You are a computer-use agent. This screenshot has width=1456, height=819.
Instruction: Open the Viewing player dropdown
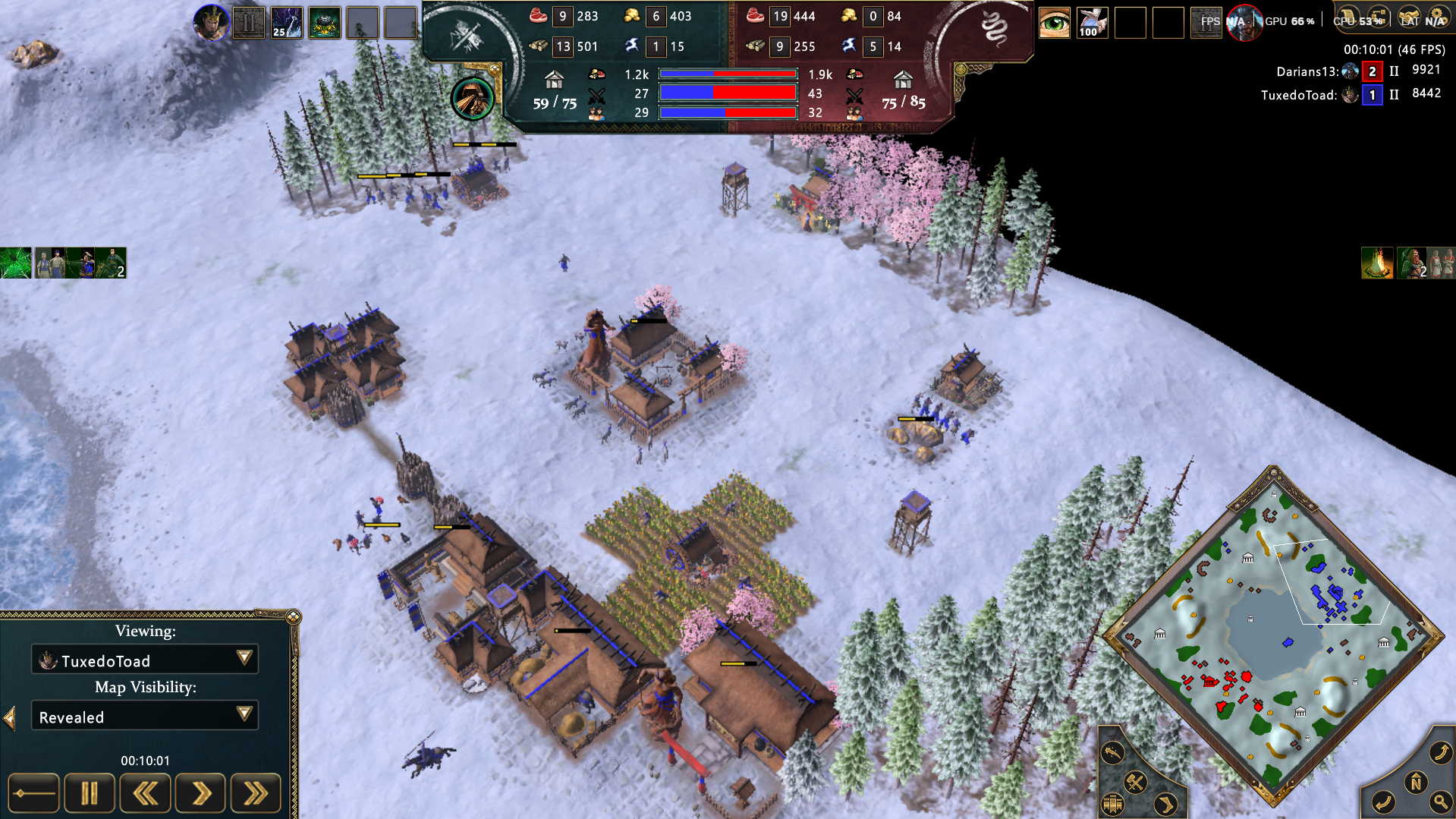pos(244,658)
